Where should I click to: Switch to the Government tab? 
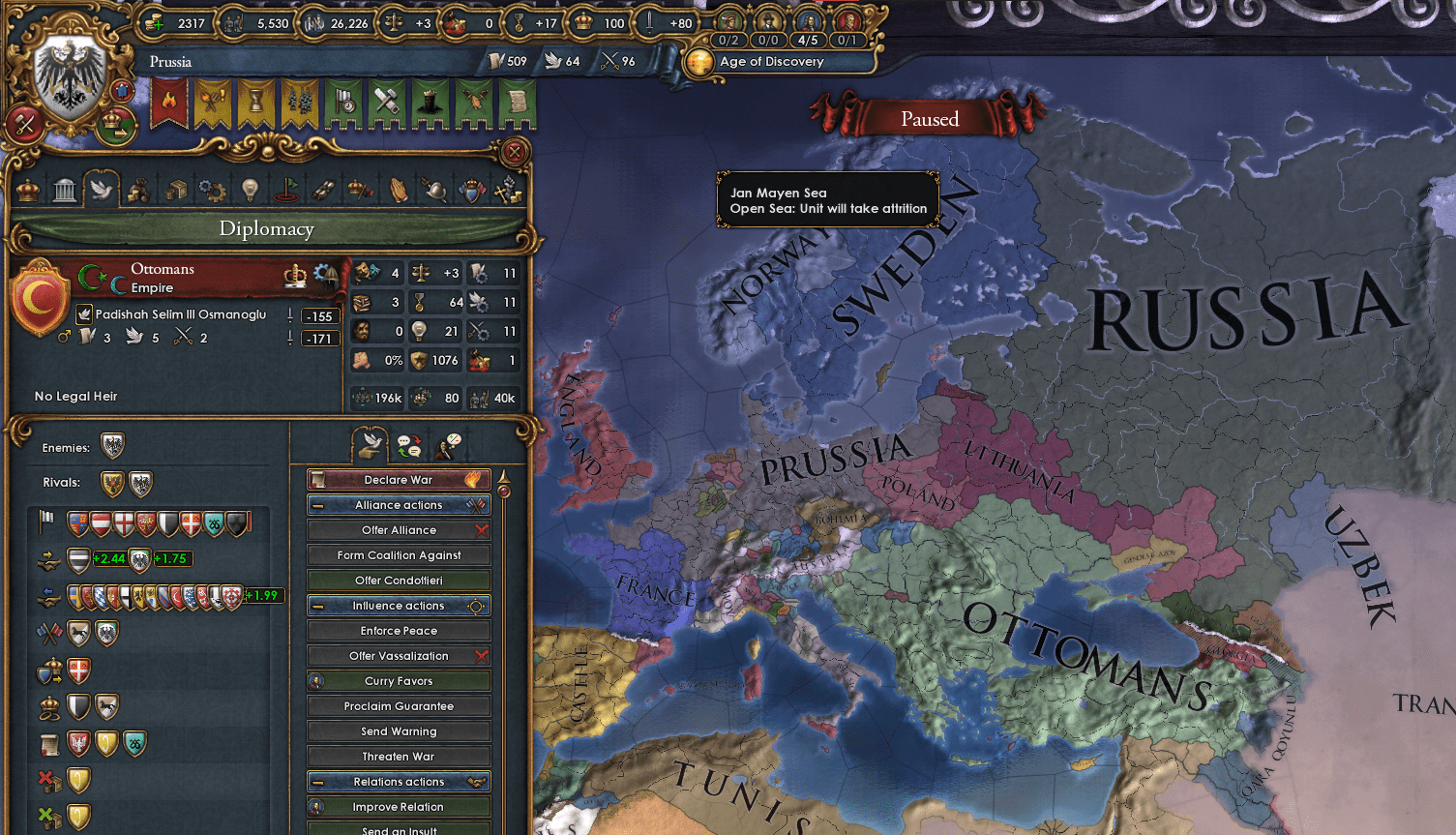(65, 190)
